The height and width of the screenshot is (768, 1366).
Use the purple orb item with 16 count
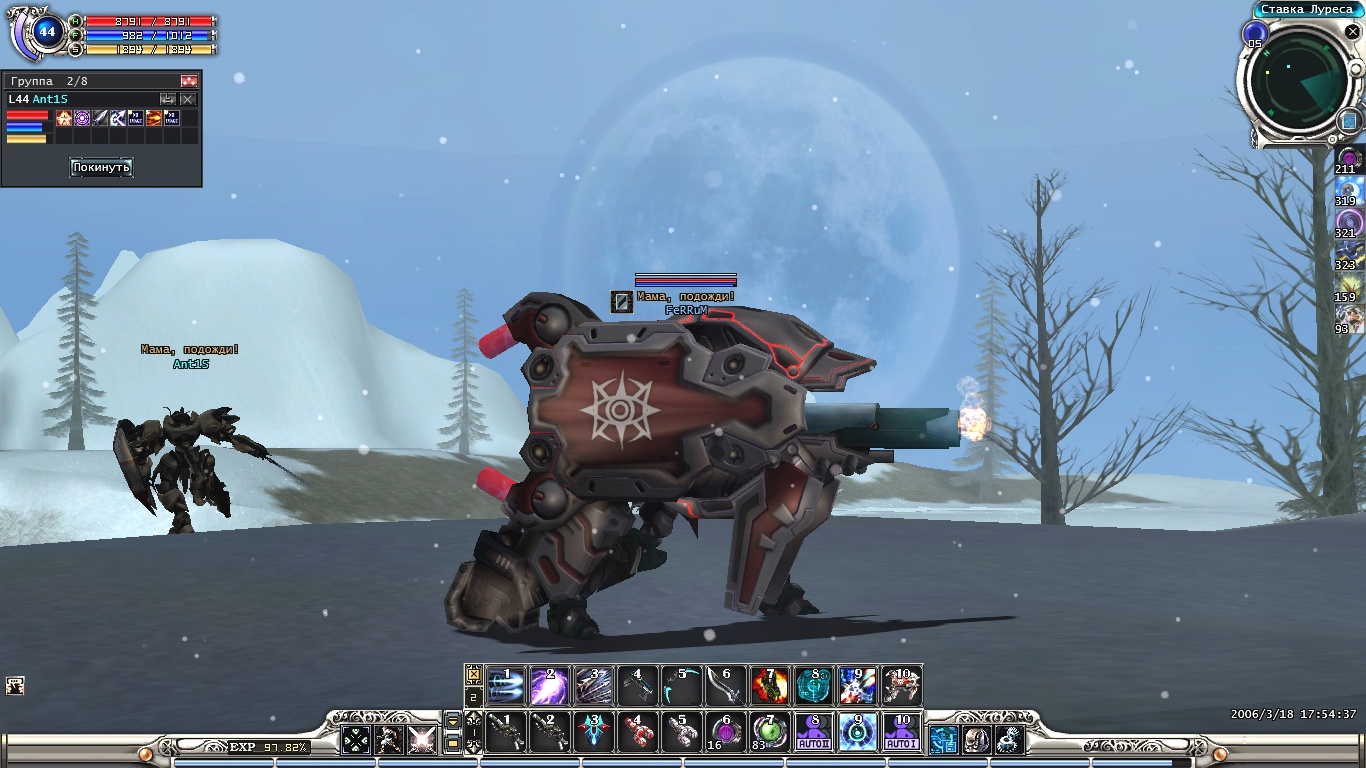coord(725,733)
